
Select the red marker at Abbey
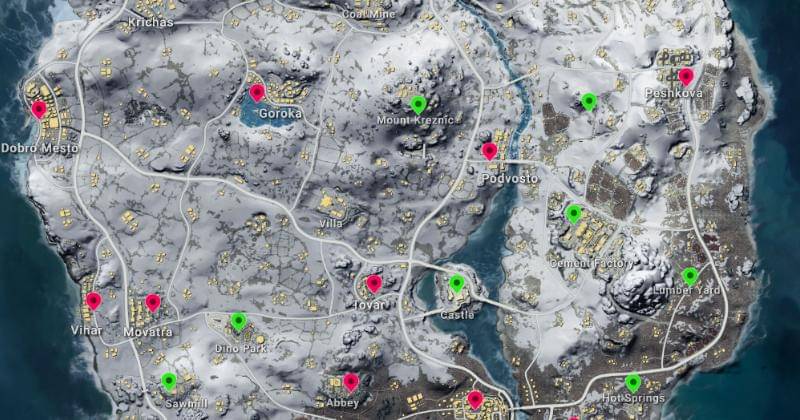pyautogui.click(x=351, y=381)
